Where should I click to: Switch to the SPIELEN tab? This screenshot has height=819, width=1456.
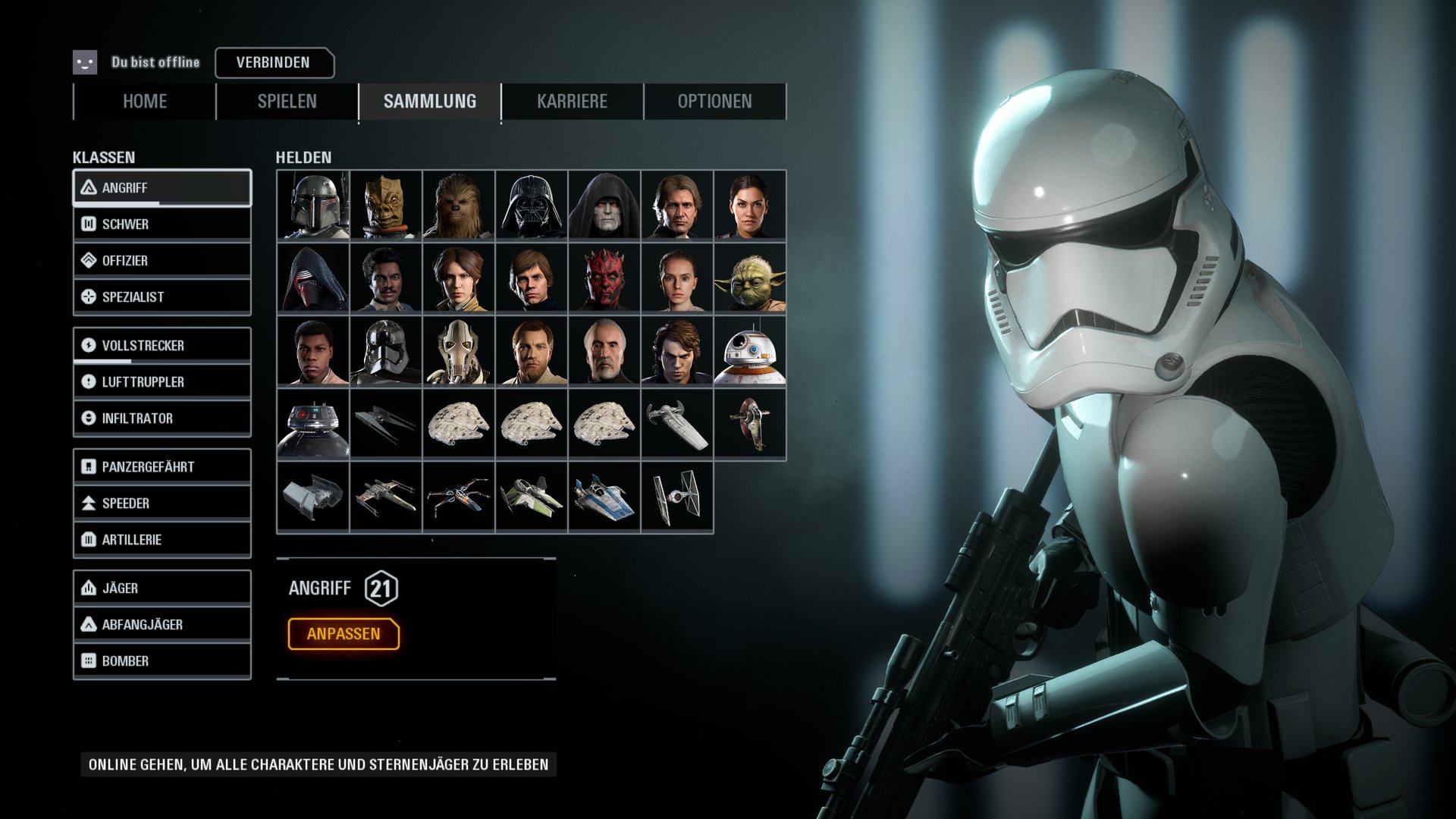[x=285, y=101]
